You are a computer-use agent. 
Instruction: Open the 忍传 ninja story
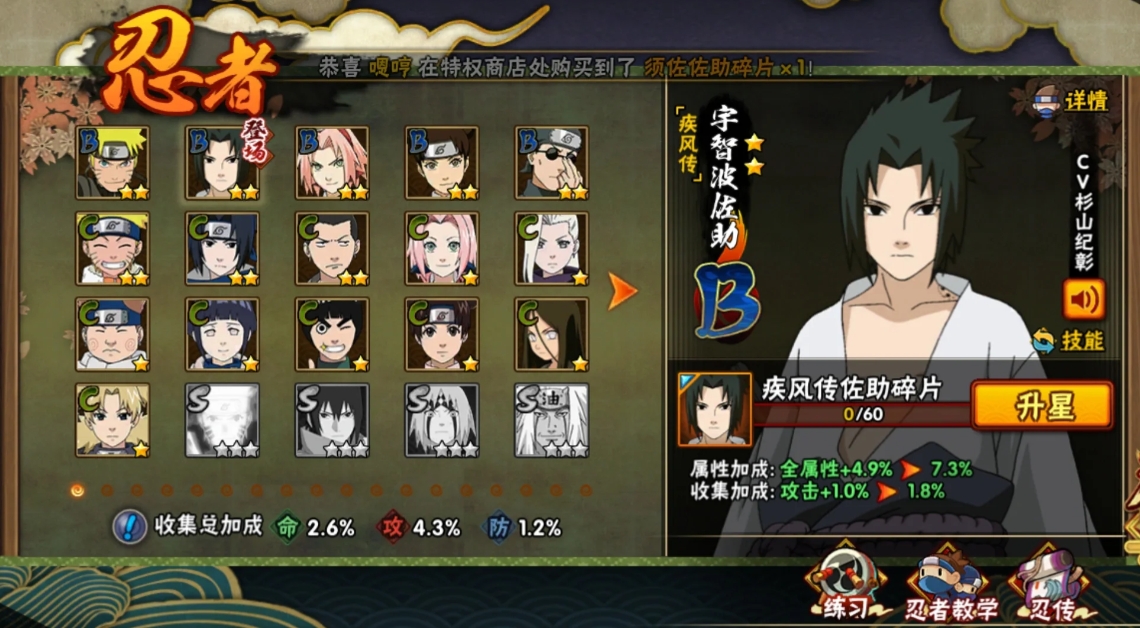pos(1051,588)
